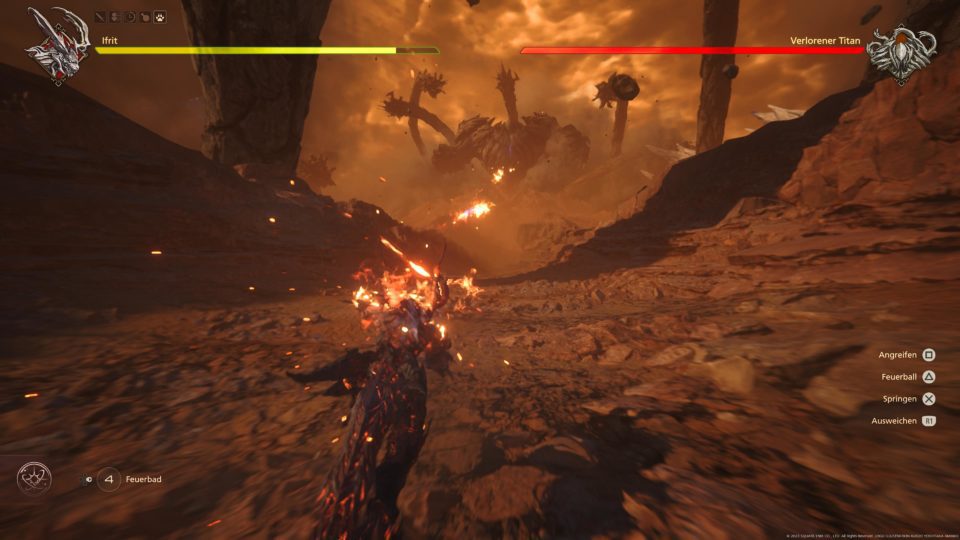Activate the Feuerbad ability
Viewport: 960px width, 540px height.
point(108,480)
